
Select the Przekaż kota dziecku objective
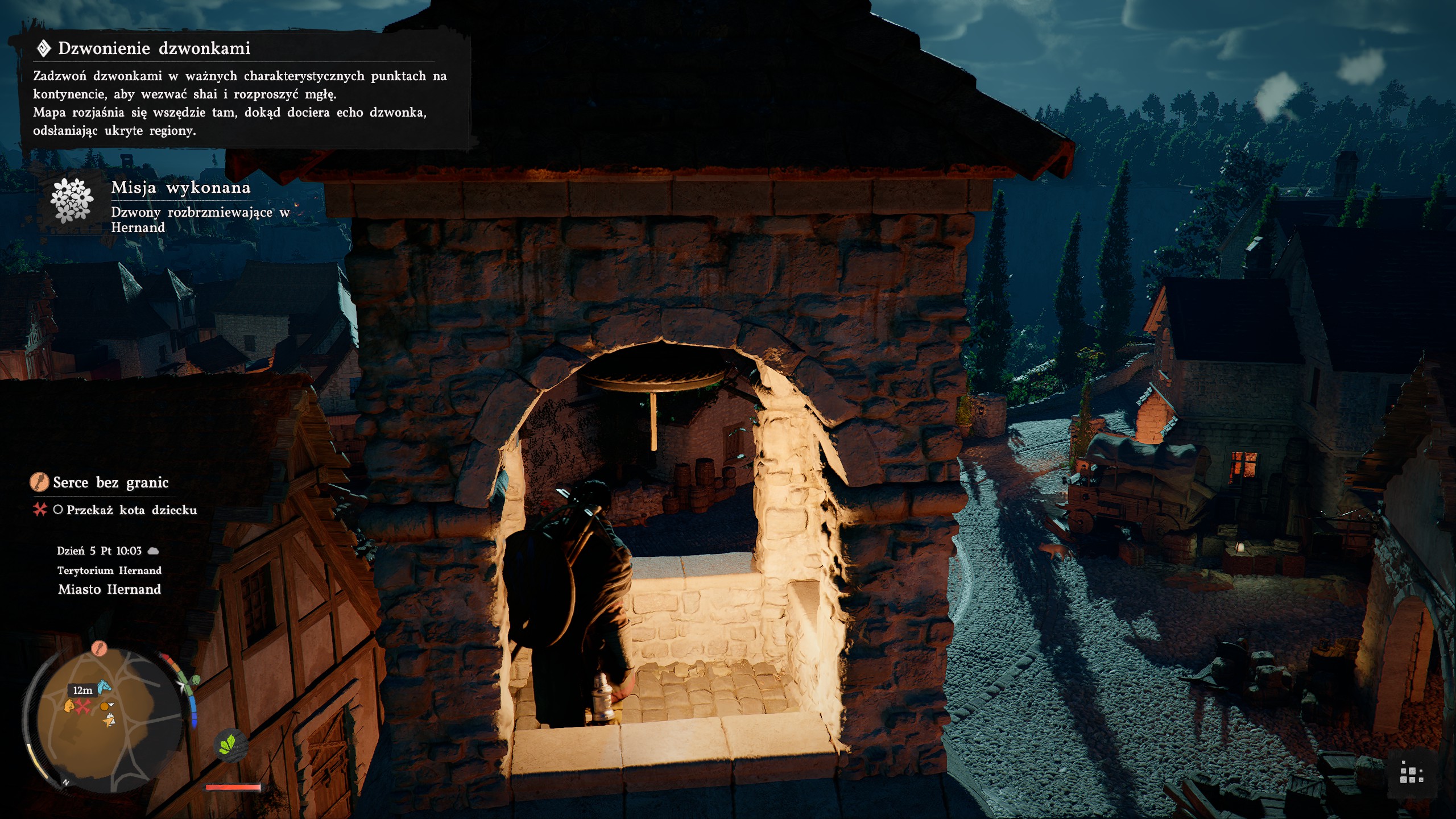click(x=131, y=510)
